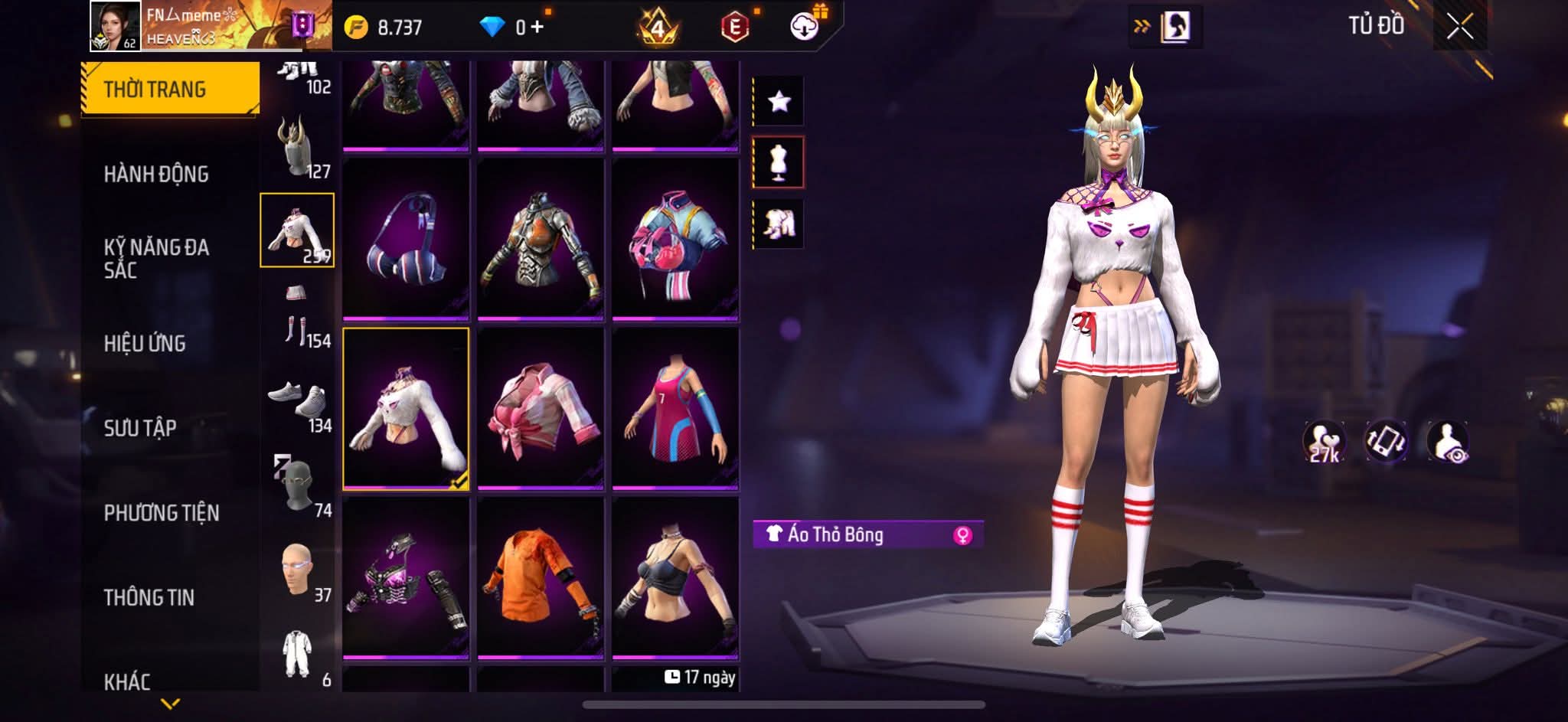
Task: Pick the striped bikini top
Action: pos(405,239)
